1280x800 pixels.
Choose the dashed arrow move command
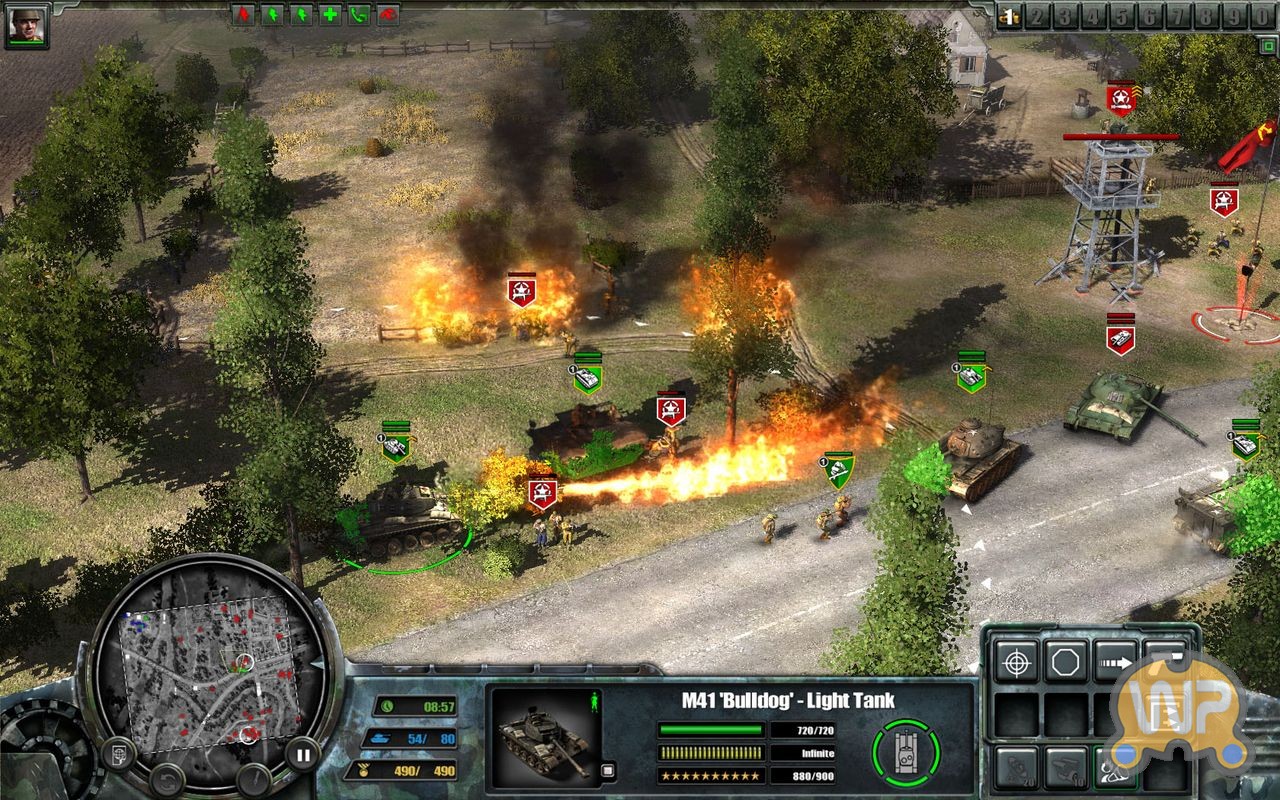(x=1114, y=662)
